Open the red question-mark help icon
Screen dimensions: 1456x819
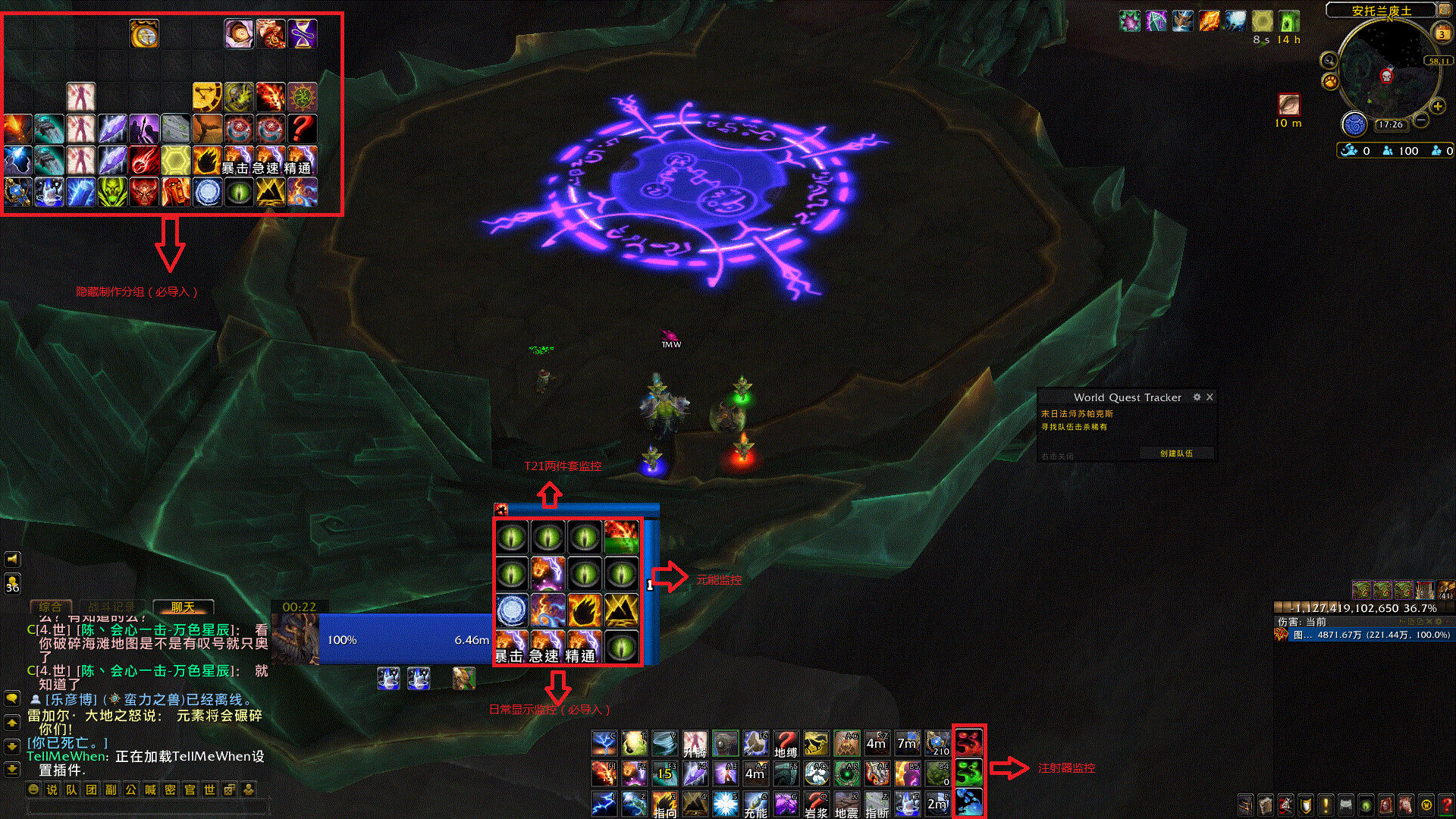1448,805
